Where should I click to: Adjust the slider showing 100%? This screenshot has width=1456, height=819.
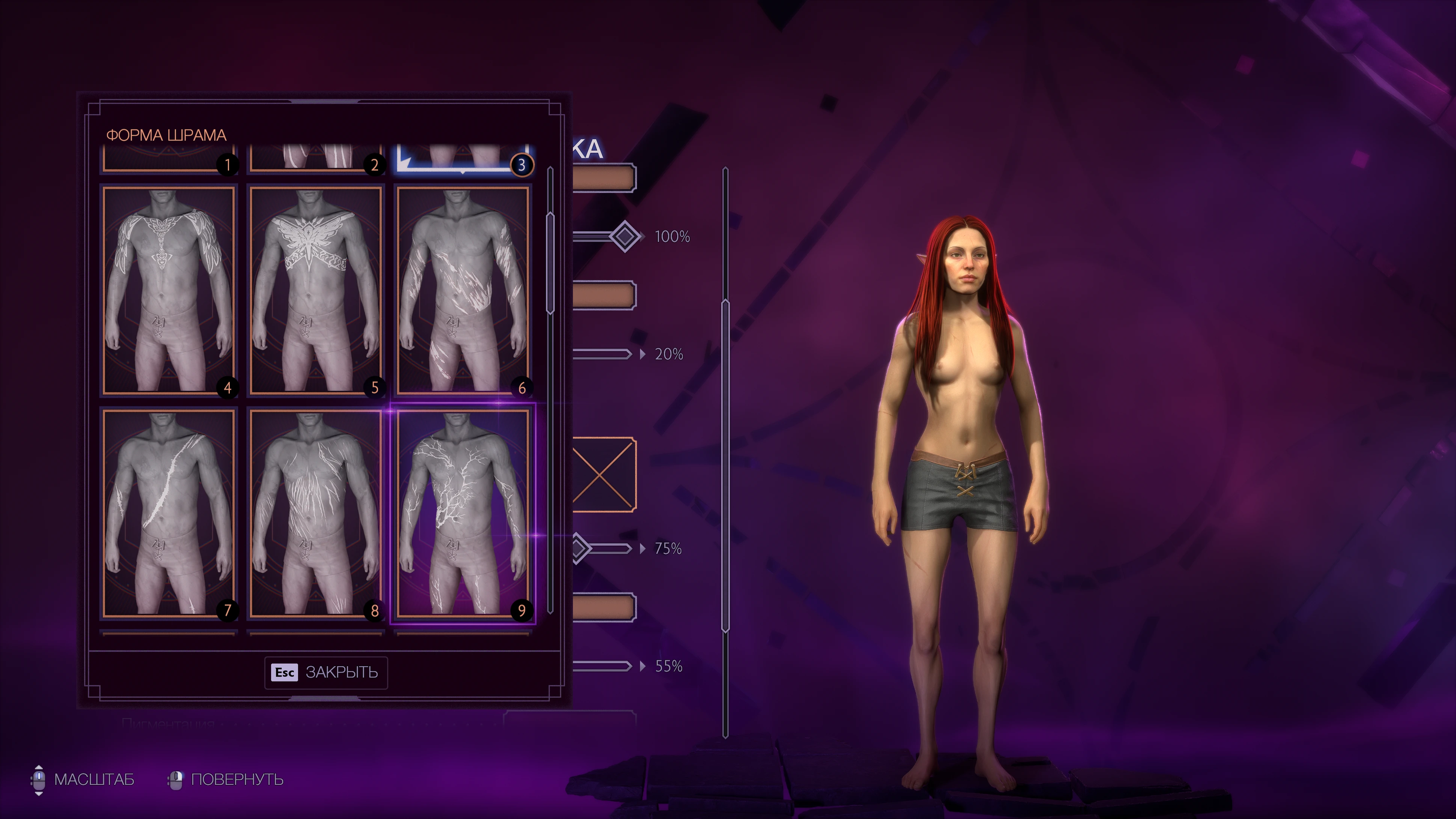tap(625, 236)
